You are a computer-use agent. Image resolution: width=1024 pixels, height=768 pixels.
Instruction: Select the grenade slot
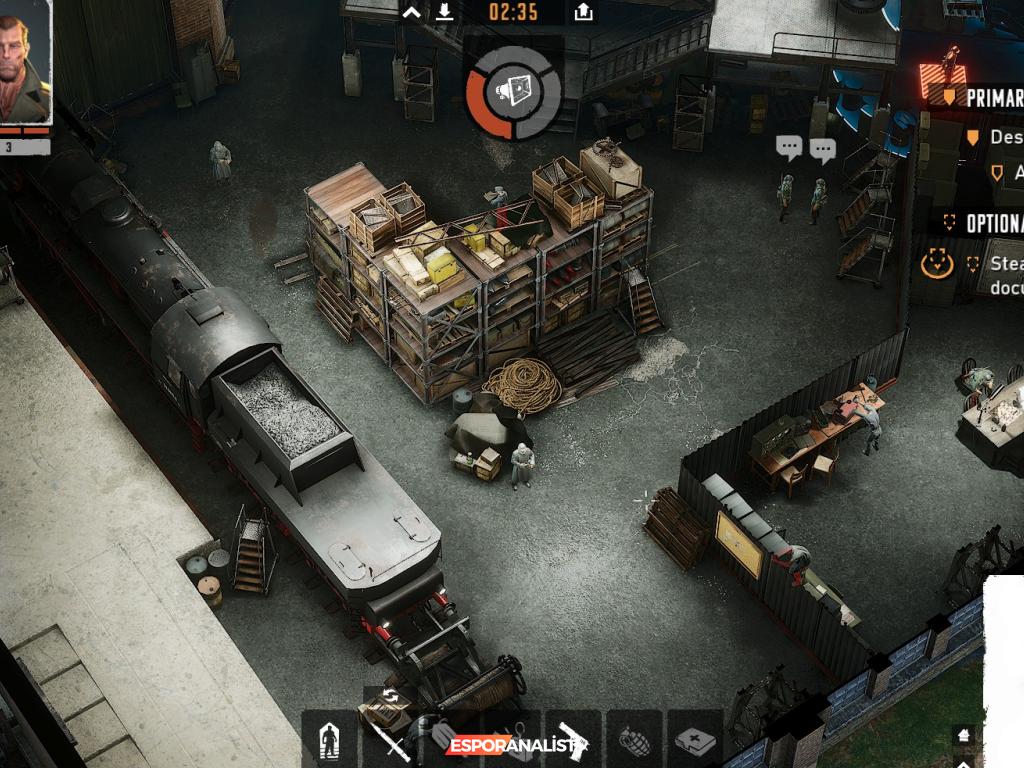[634, 740]
